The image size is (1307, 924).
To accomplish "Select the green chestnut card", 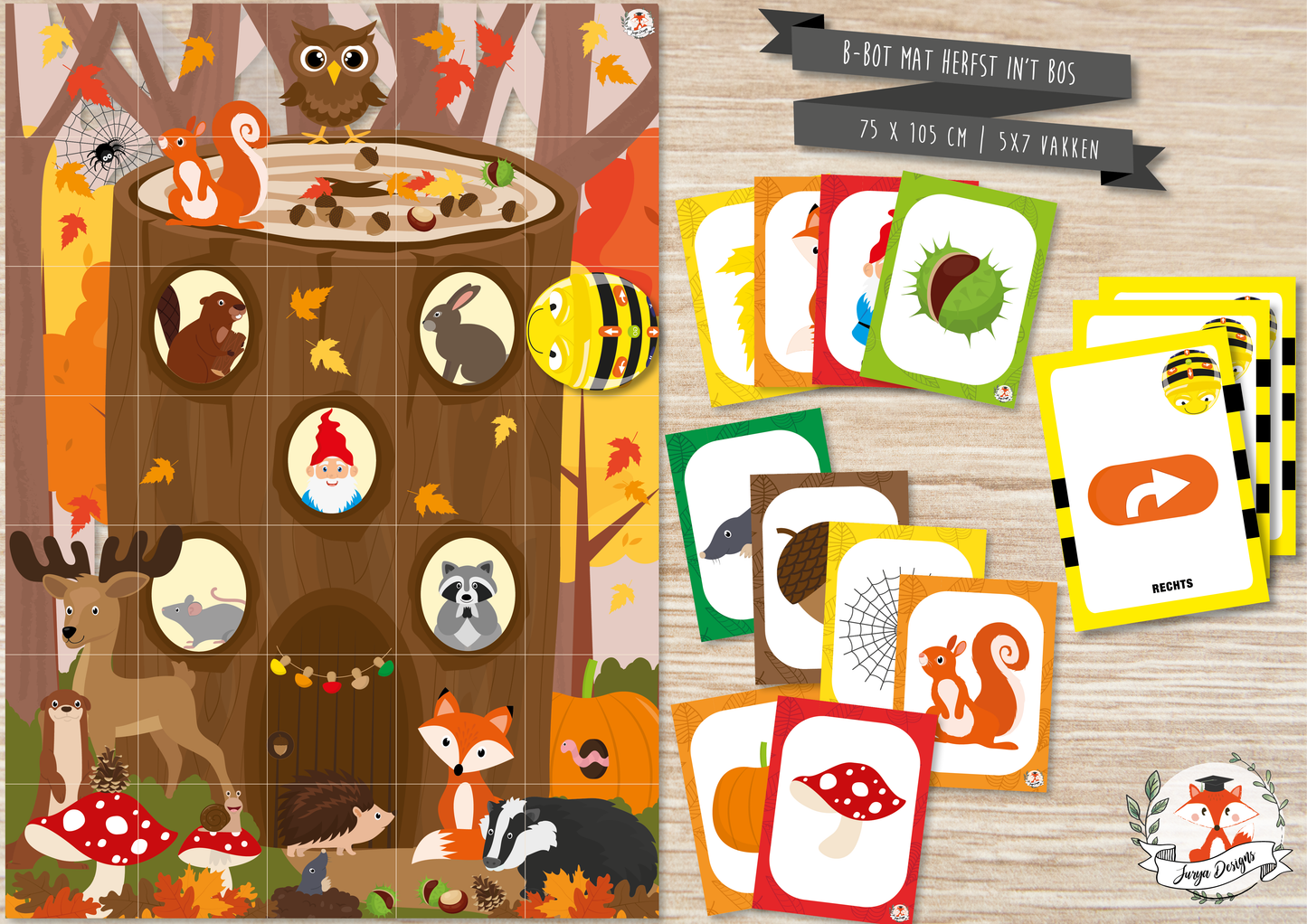I will [x=962, y=289].
